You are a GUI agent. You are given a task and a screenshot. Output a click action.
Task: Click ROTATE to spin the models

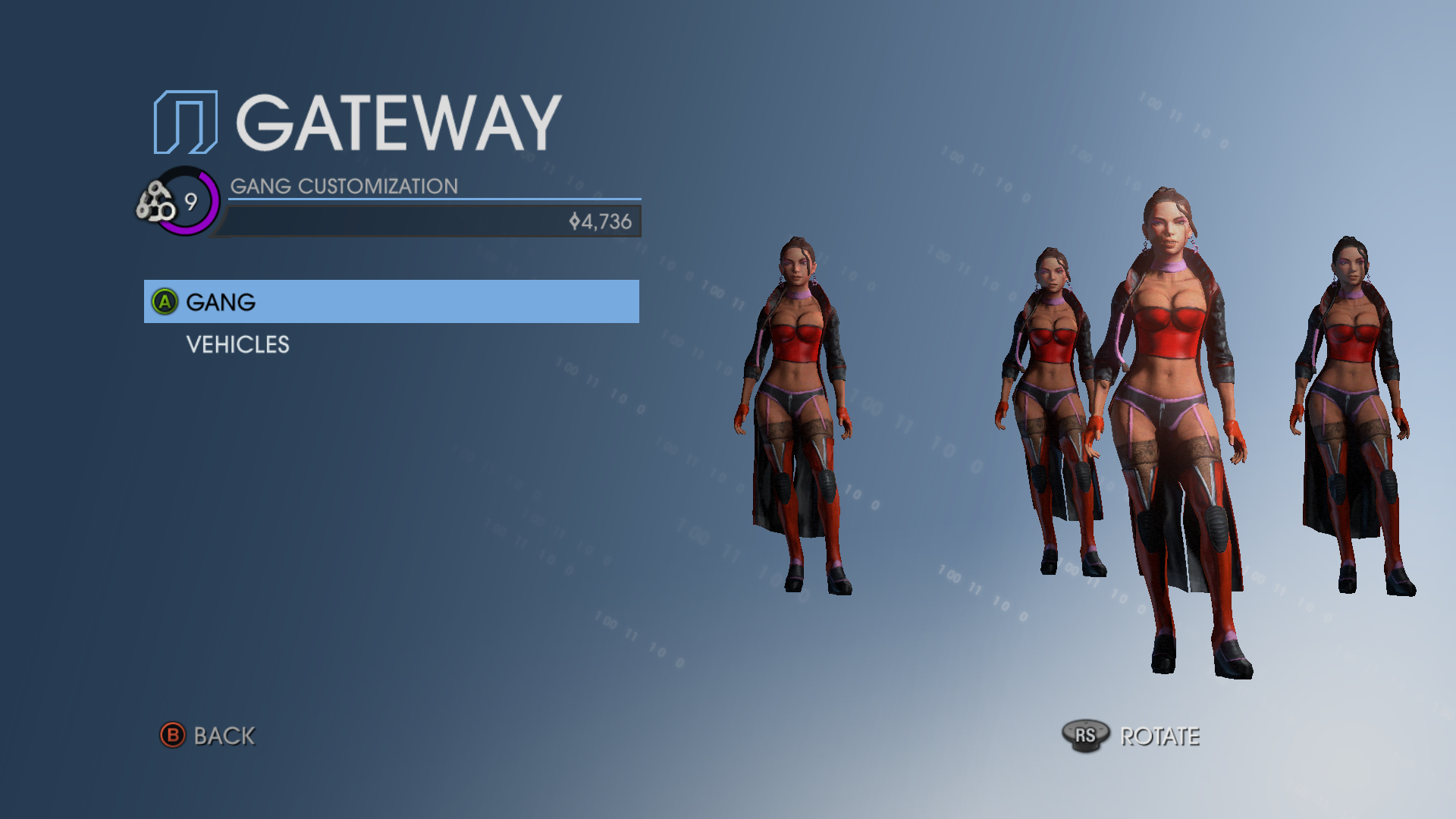pos(1161,736)
